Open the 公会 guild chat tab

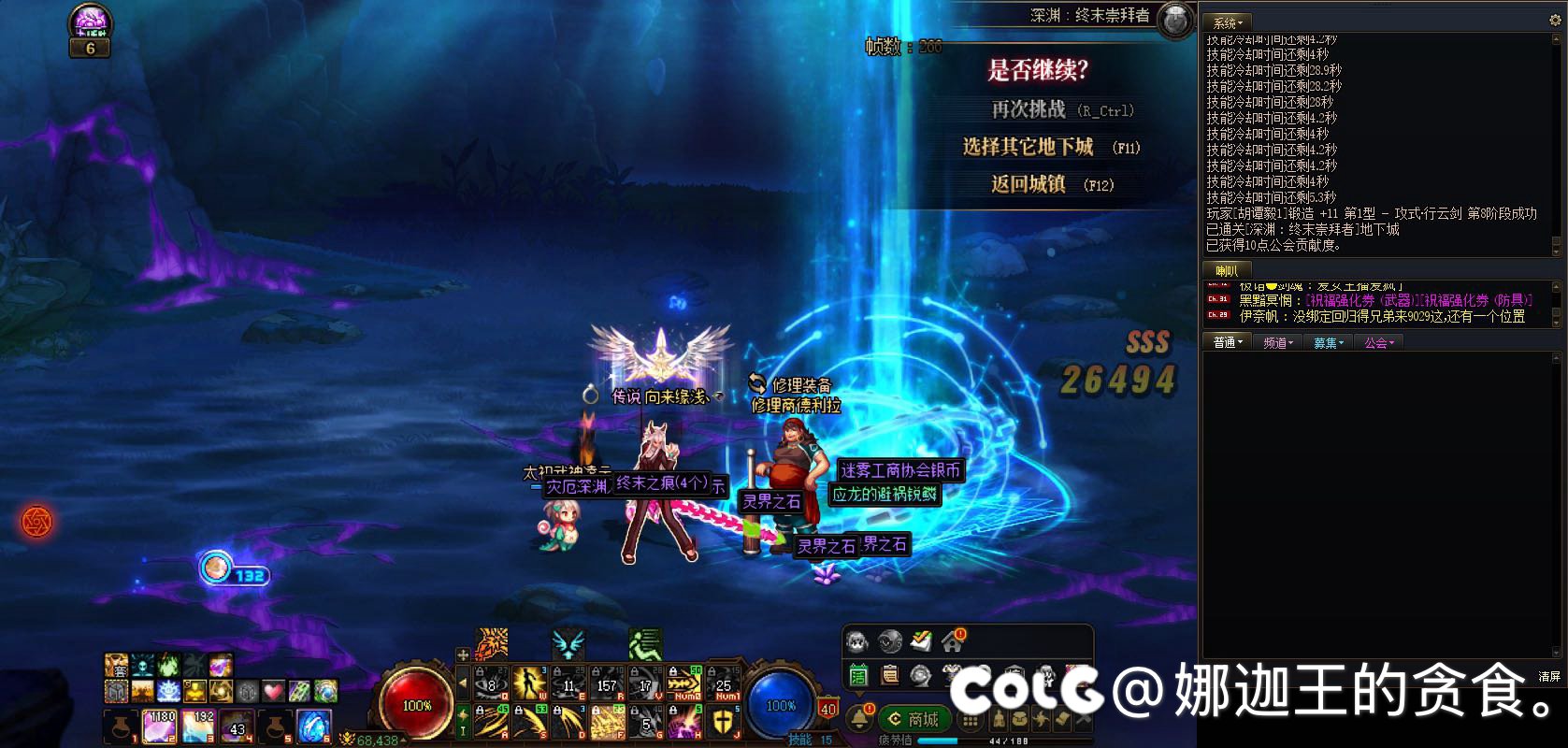coord(1378,343)
